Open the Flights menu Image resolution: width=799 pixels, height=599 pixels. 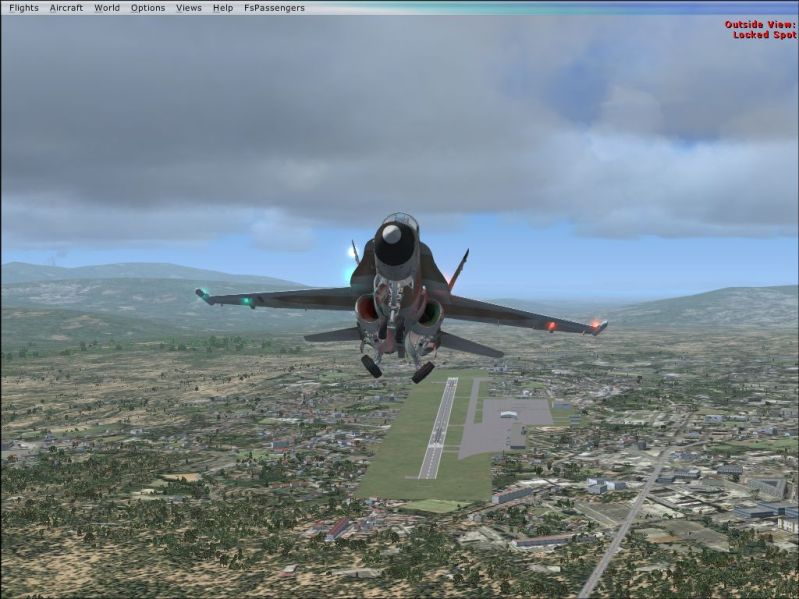pyautogui.click(x=23, y=8)
